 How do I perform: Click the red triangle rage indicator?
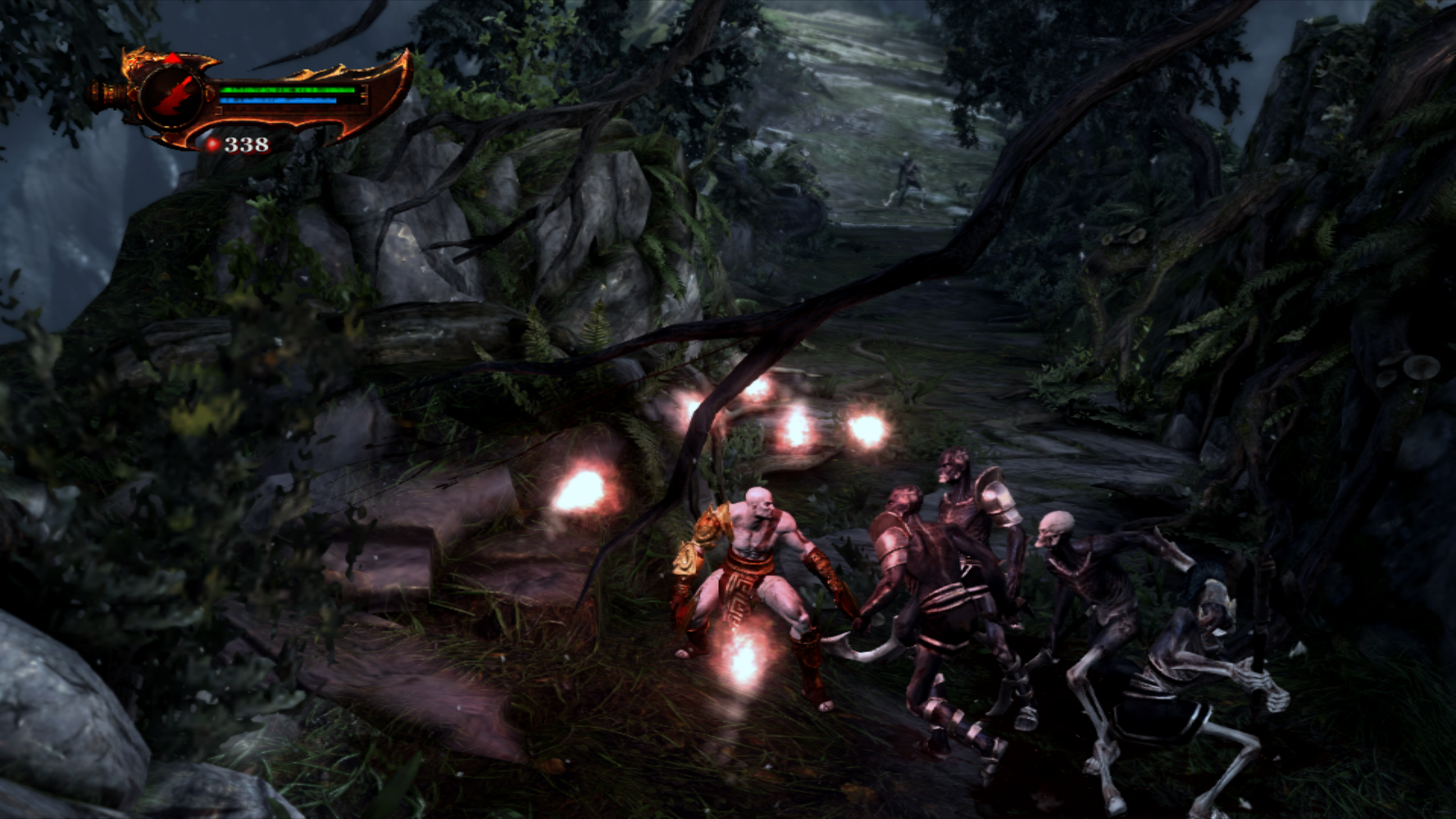coord(171,58)
